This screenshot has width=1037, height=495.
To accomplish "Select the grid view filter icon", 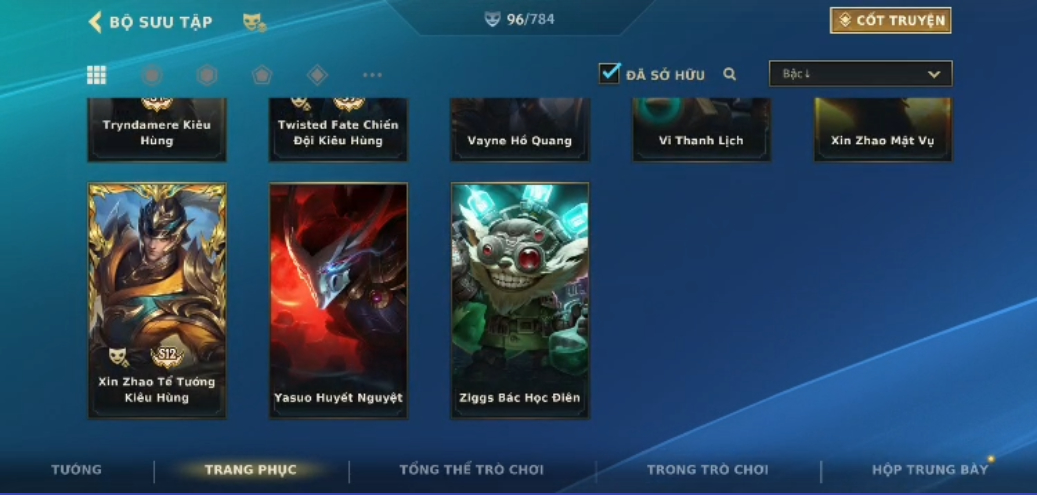I will pyautogui.click(x=97, y=75).
